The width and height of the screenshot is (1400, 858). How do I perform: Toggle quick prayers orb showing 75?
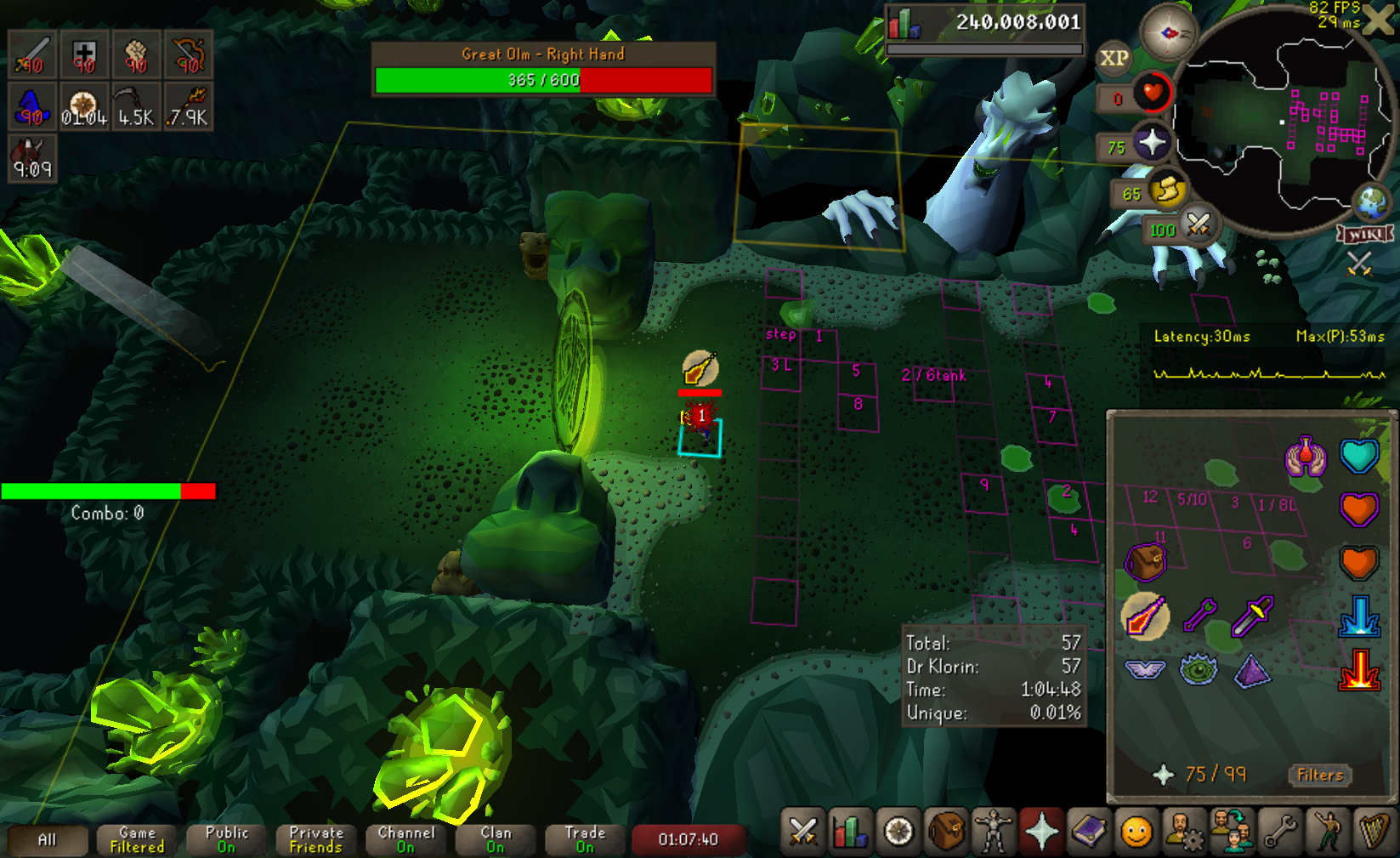(x=1151, y=142)
